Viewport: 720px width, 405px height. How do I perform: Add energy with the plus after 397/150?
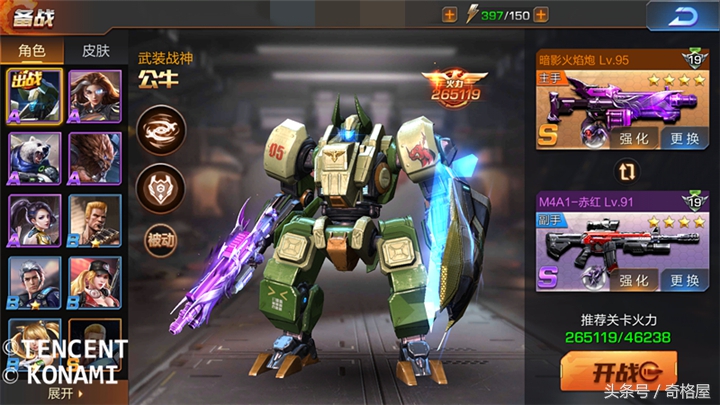[541, 14]
